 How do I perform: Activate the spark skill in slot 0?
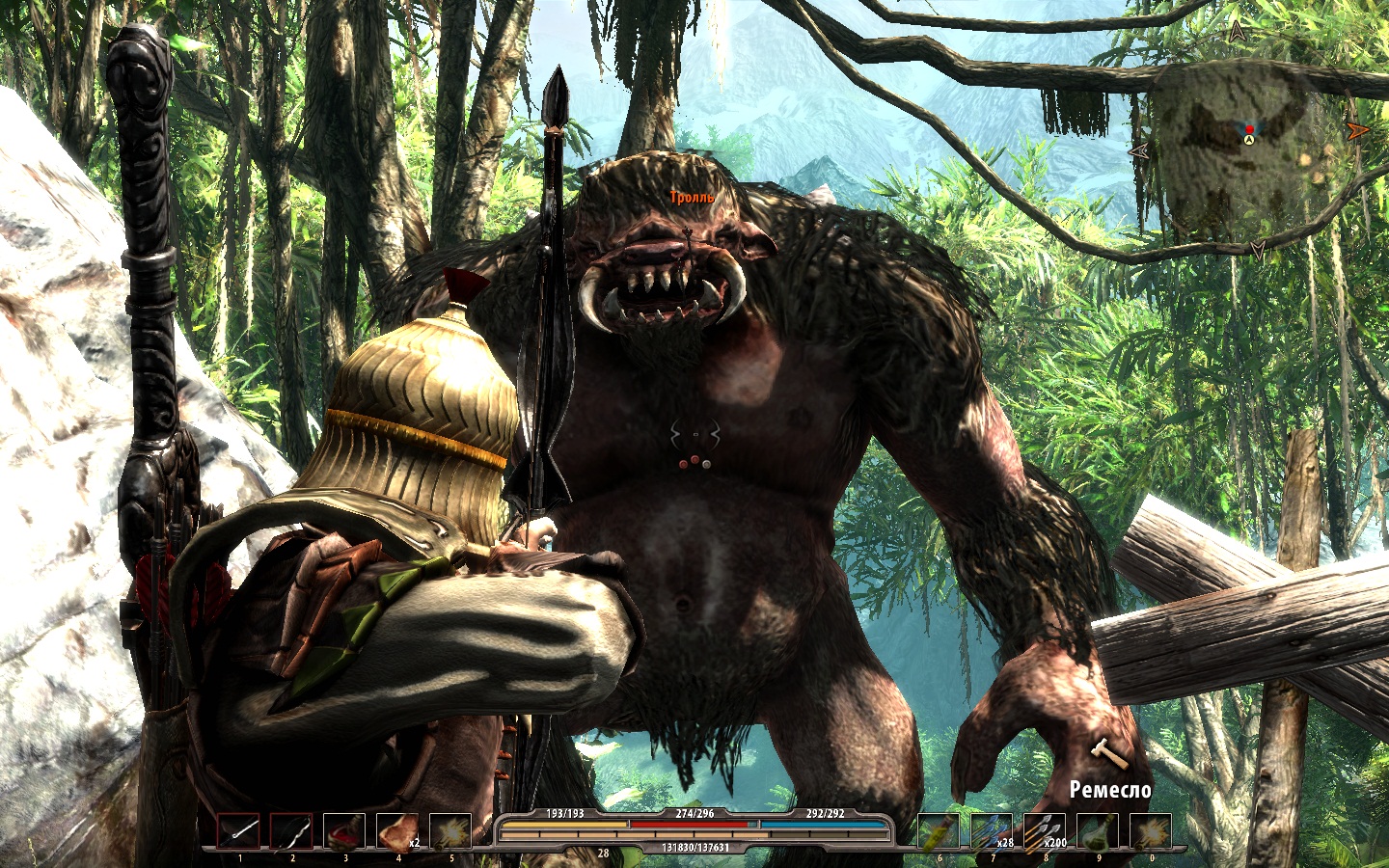(x=1151, y=831)
